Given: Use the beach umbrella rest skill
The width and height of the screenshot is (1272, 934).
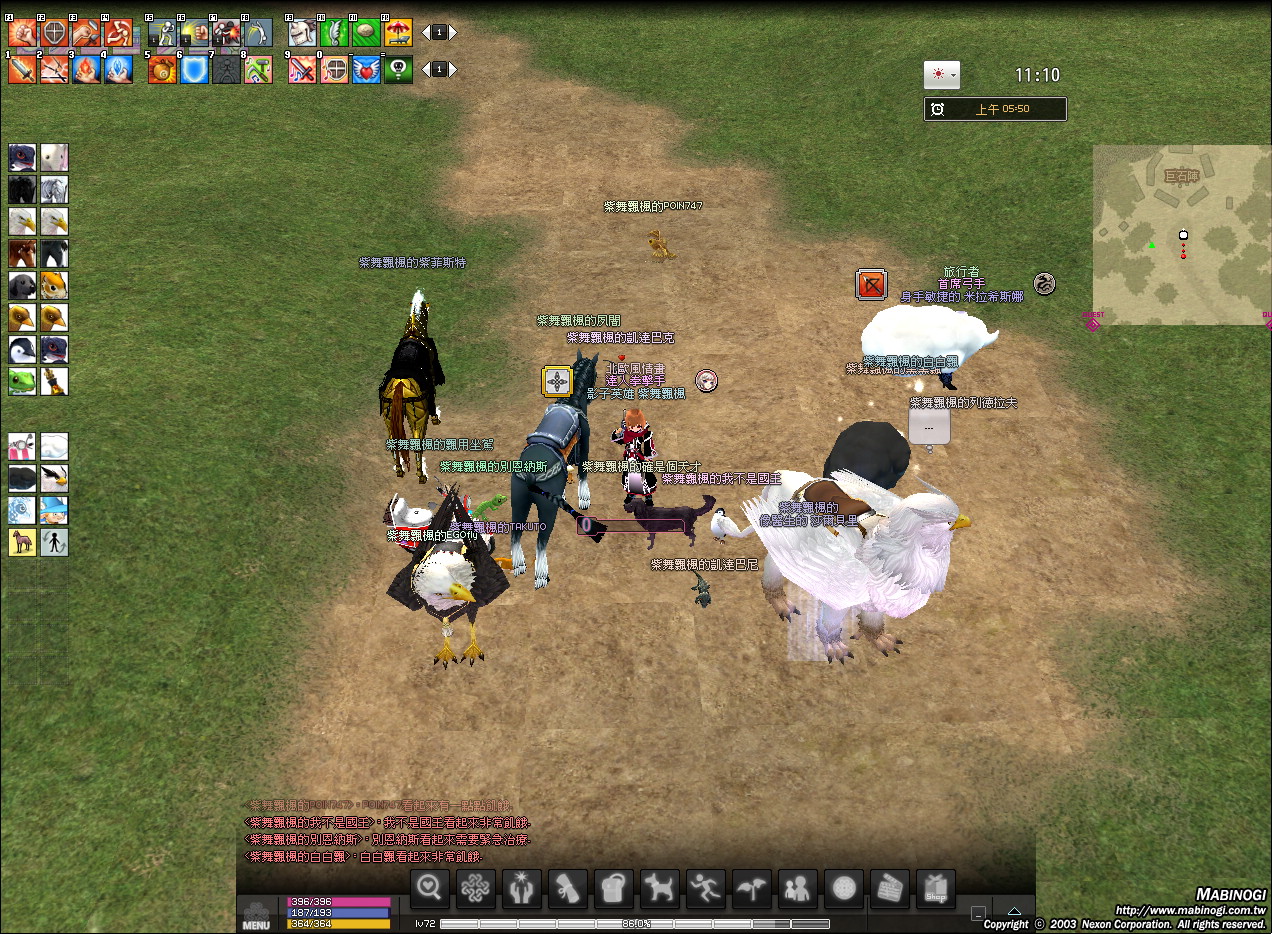Looking at the screenshot, I should point(398,33).
